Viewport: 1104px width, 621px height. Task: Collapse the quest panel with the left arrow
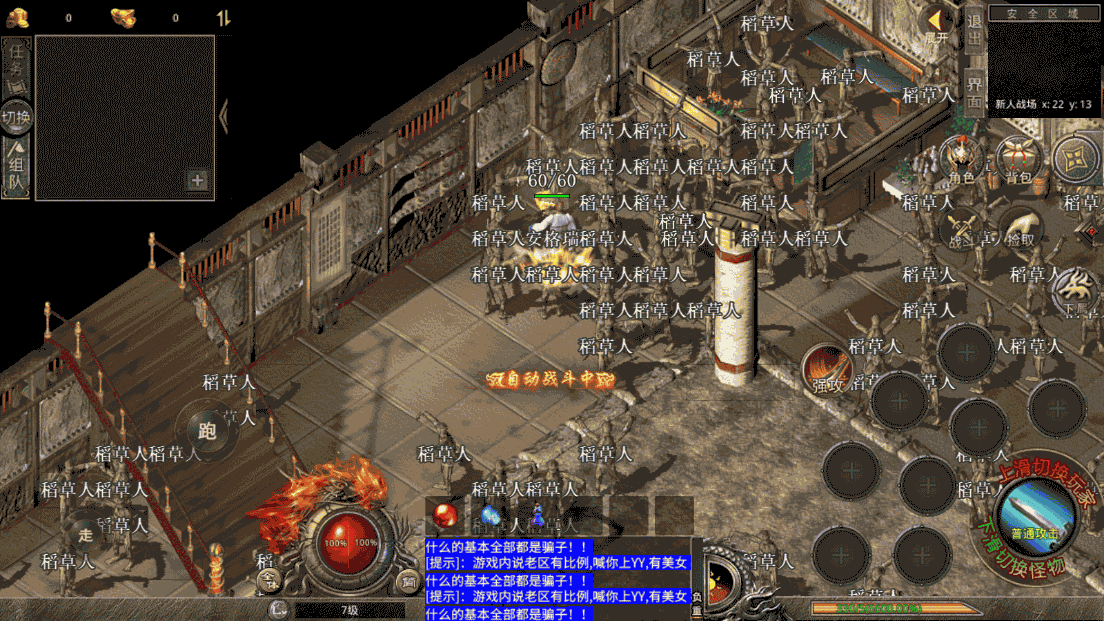[224, 116]
